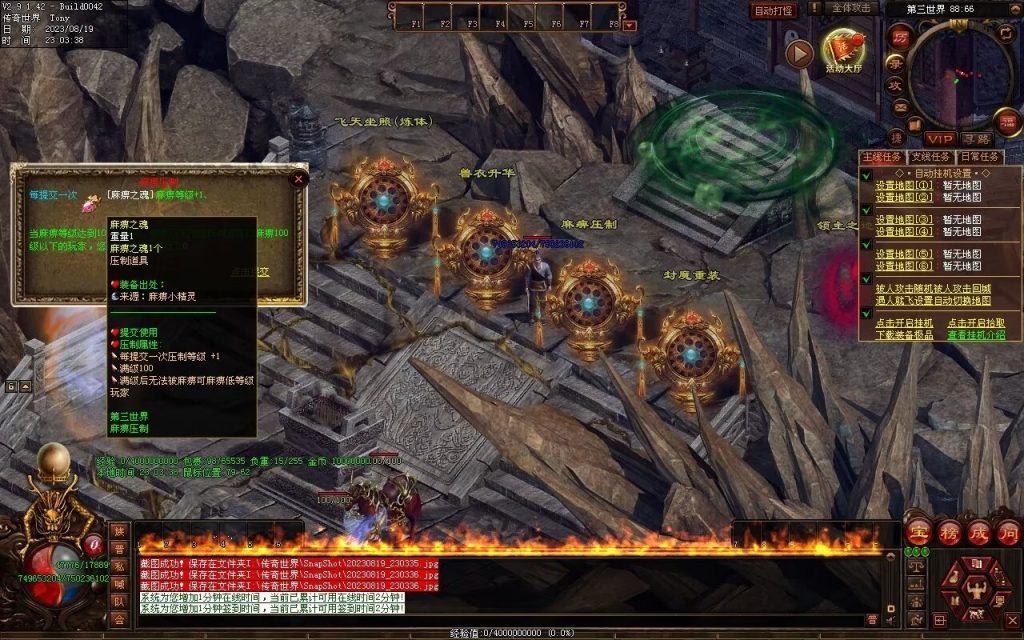The image size is (1024, 640).
Task: Click the 点击开启挂机 link
Action: click(904, 323)
